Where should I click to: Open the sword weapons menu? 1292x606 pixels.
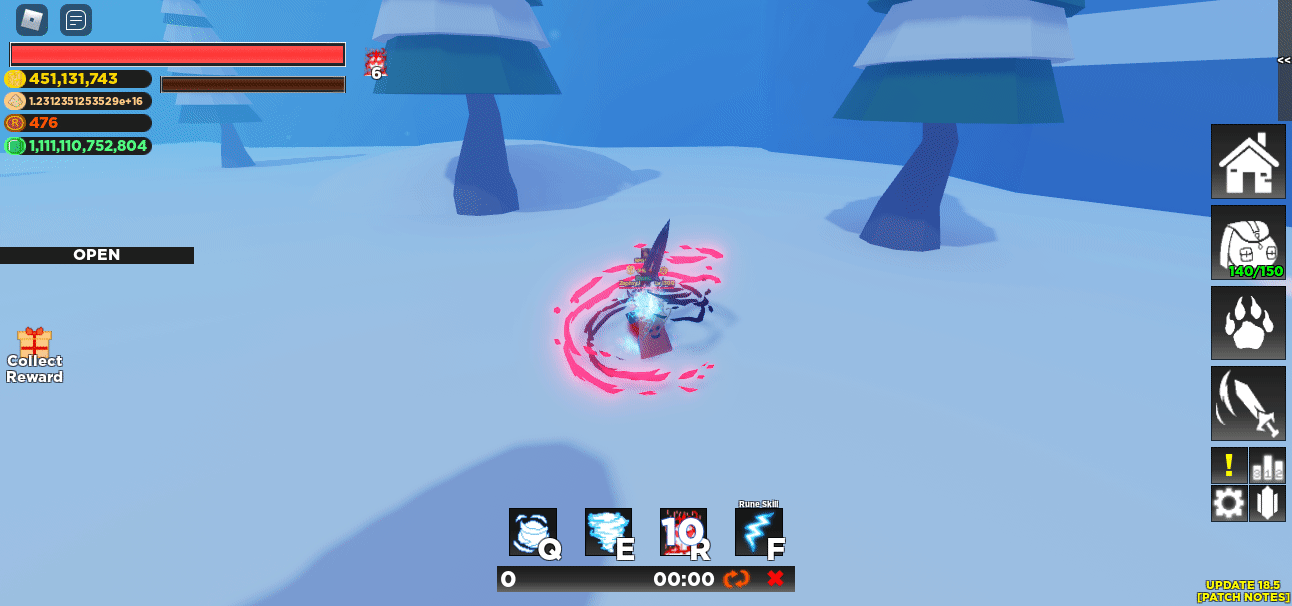tap(1248, 403)
